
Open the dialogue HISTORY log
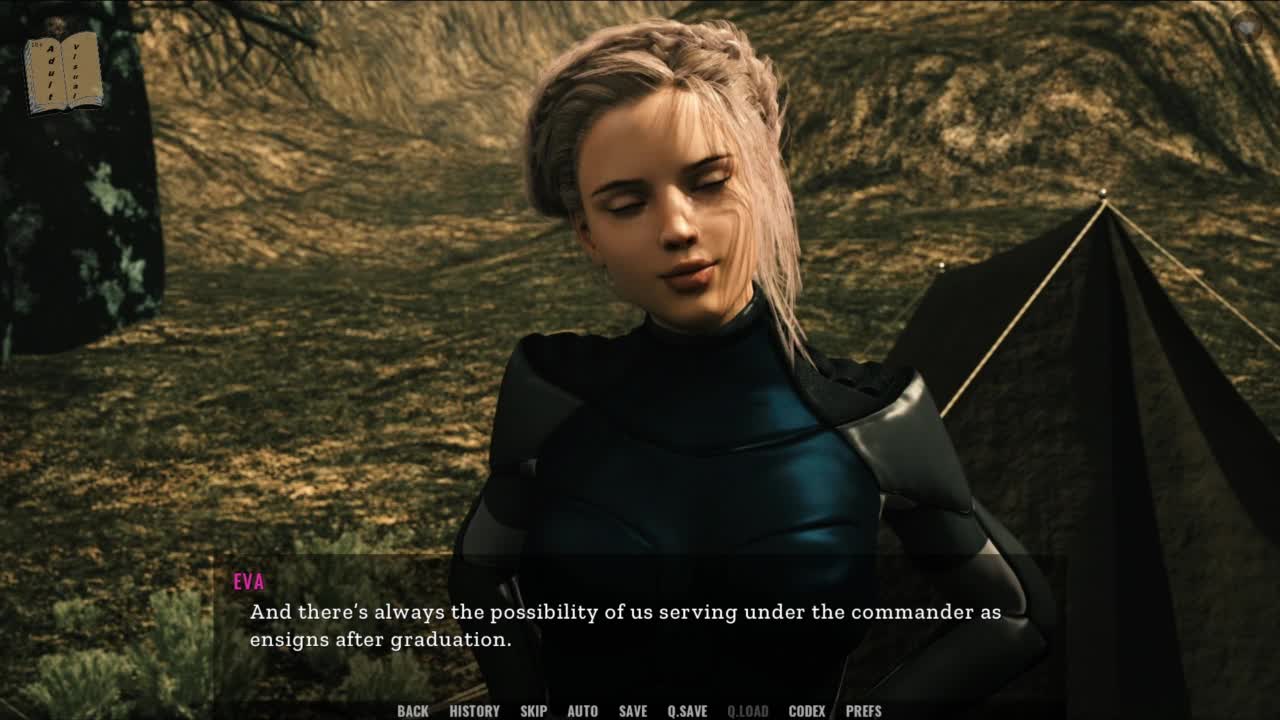[x=474, y=711]
